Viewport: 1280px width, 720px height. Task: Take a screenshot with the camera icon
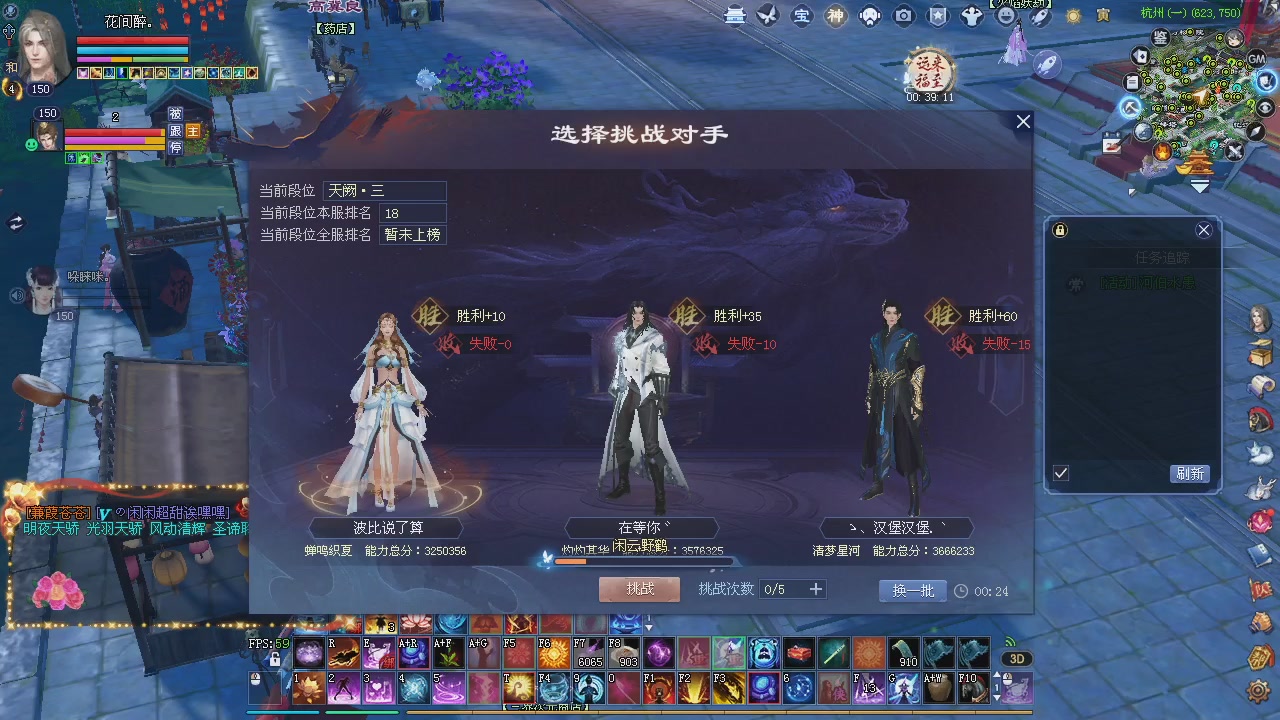903,17
